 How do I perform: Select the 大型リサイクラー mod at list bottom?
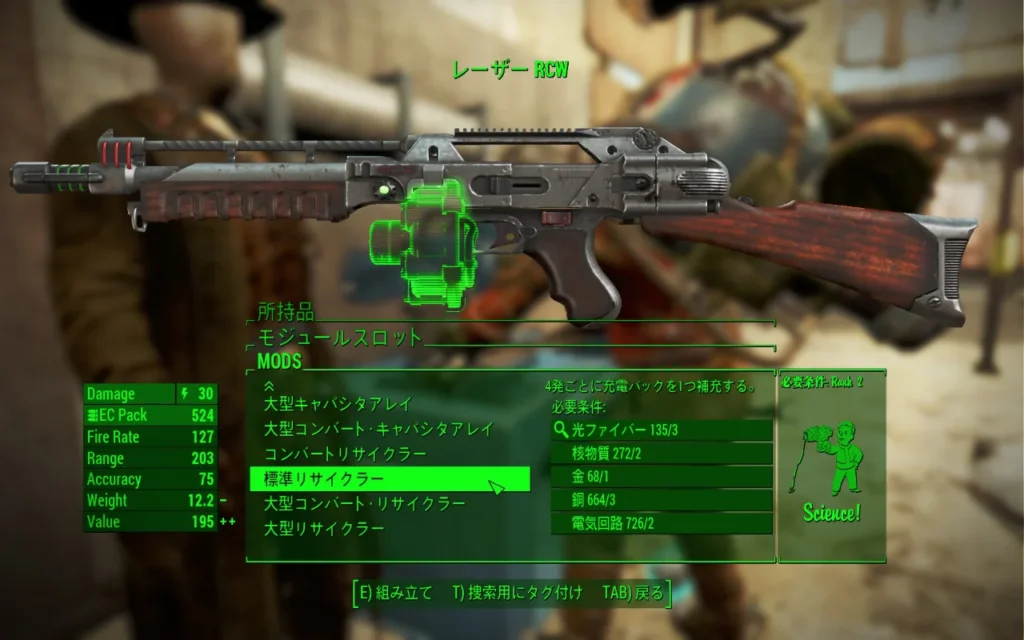click(323, 528)
